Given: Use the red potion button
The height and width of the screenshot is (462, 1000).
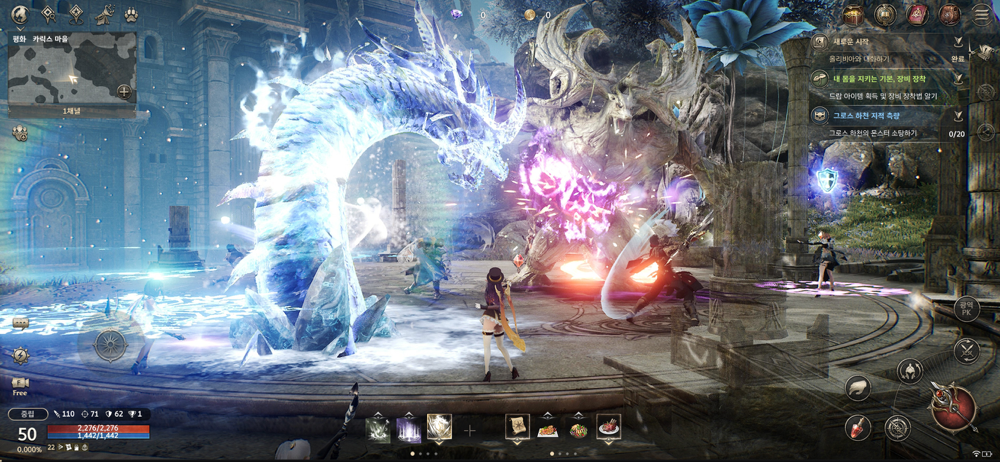Looking at the screenshot, I should (x=857, y=428).
